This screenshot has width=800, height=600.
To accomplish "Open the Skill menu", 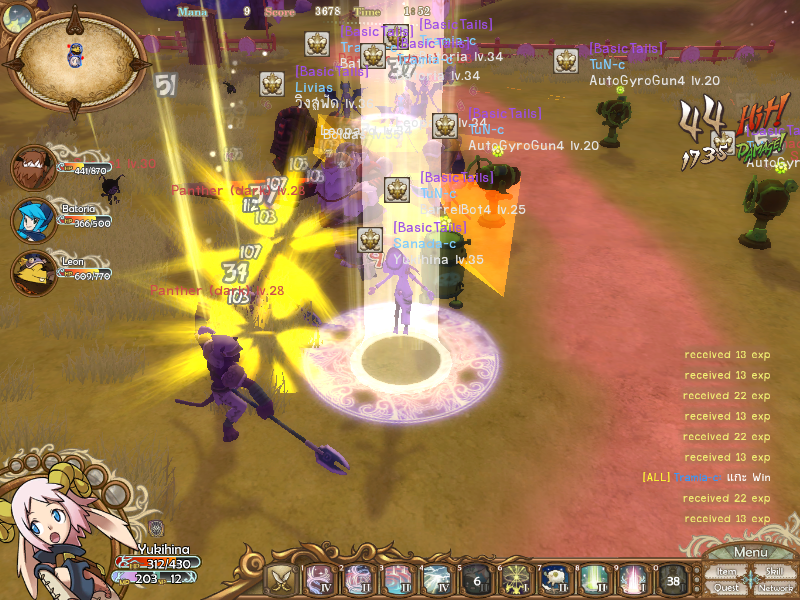I will [774, 571].
